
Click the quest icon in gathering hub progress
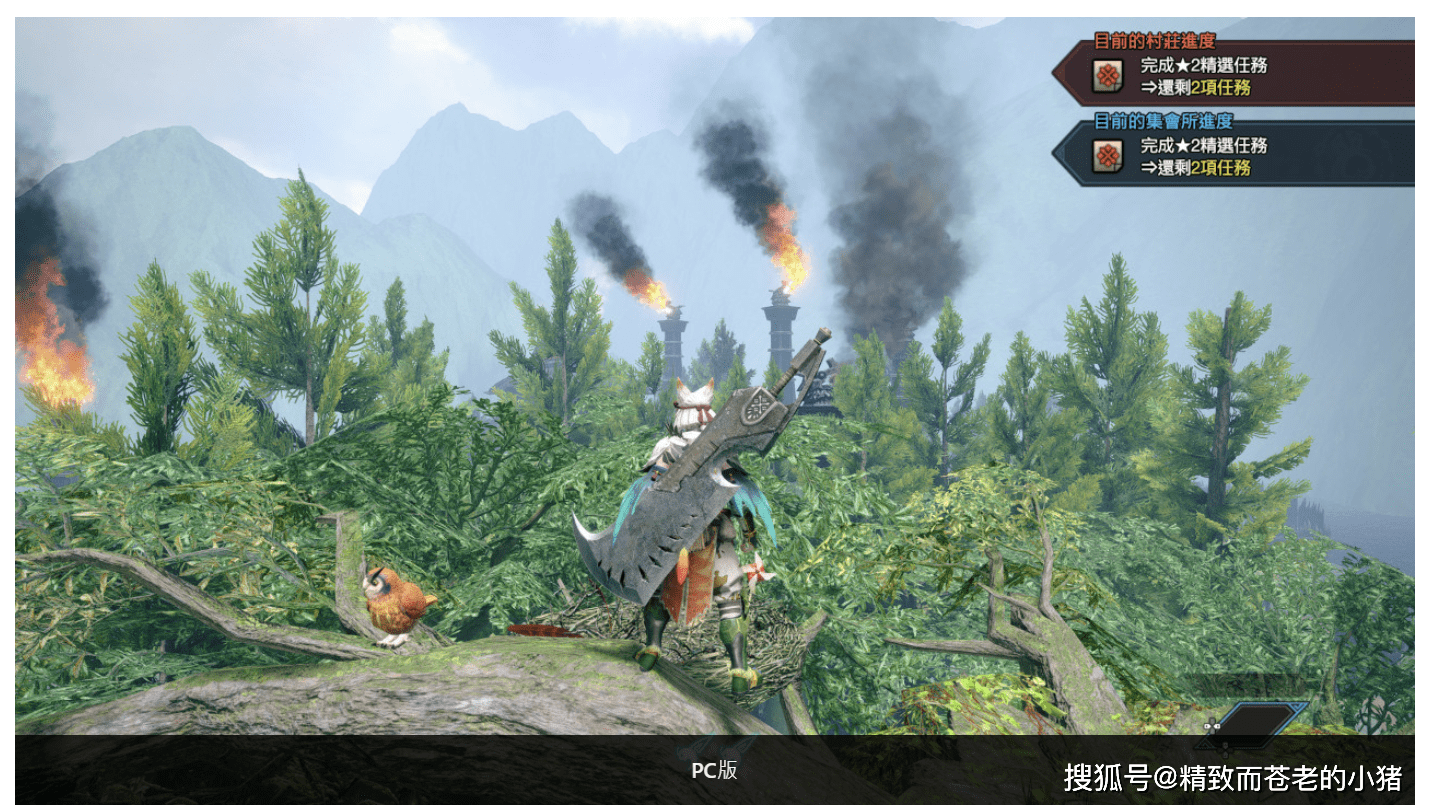click(x=1106, y=156)
